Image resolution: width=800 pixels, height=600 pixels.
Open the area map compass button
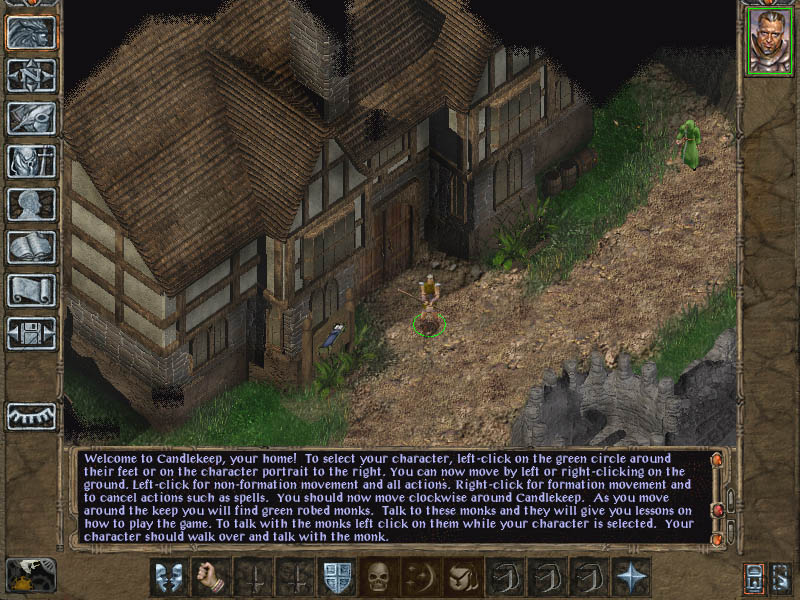31,75
